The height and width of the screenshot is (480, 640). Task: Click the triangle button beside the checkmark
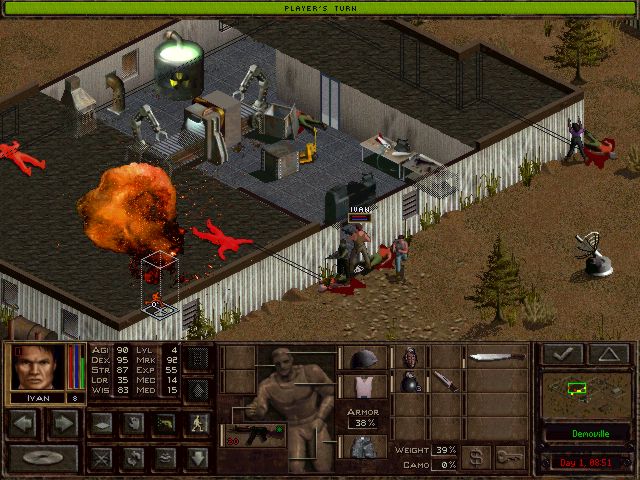click(x=608, y=354)
